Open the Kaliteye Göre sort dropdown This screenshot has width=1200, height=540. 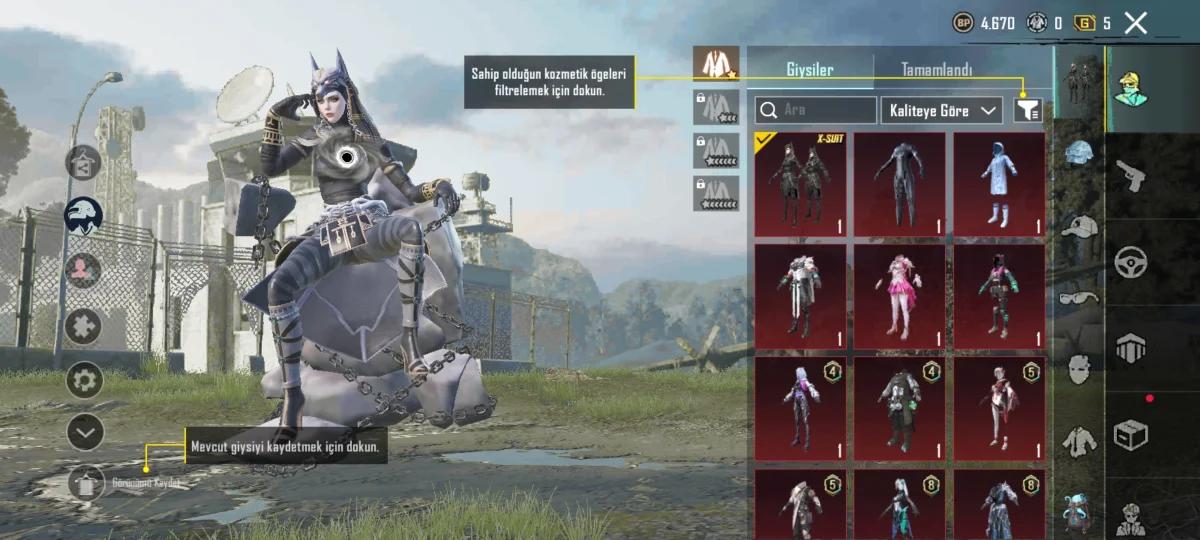tap(942, 110)
